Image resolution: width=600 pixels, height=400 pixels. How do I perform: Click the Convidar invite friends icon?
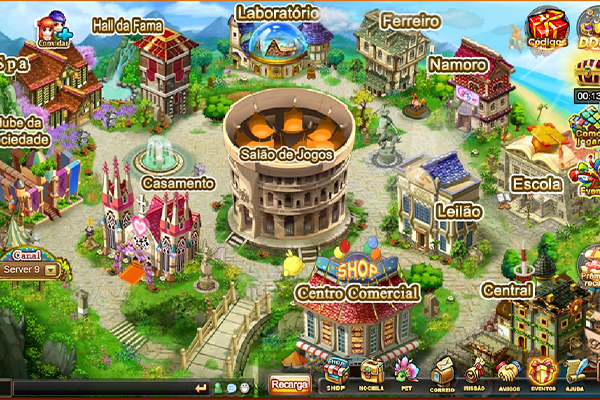54,31
